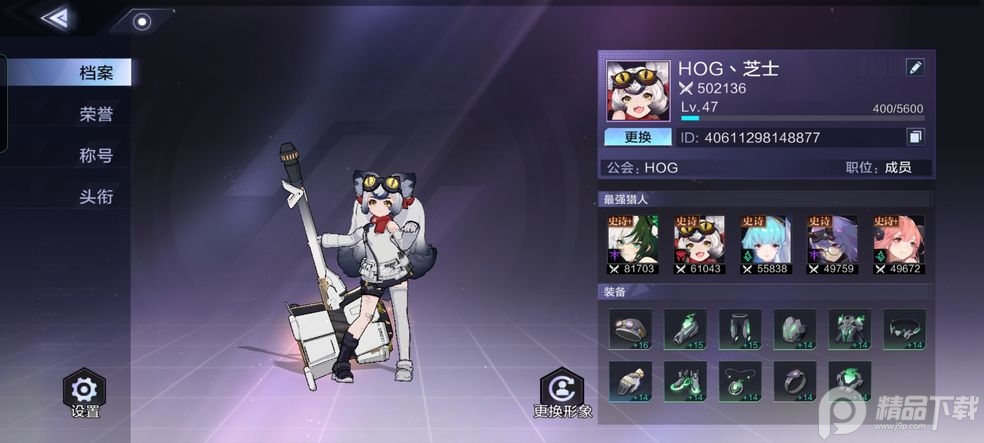Inspect the ring +14 equipment slot

point(795,381)
